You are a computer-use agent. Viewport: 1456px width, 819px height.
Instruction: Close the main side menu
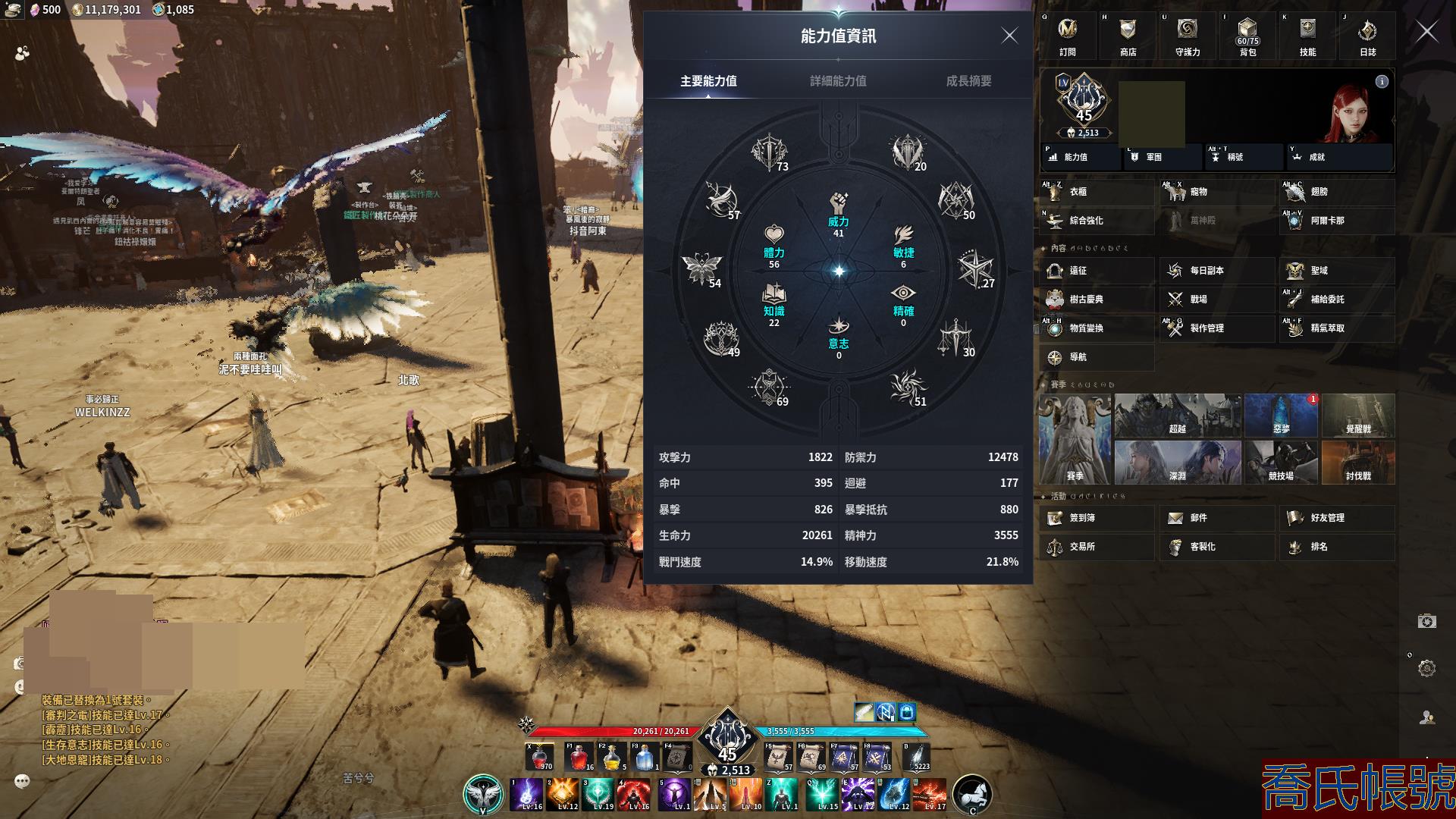pyautogui.click(x=1427, y=32)
